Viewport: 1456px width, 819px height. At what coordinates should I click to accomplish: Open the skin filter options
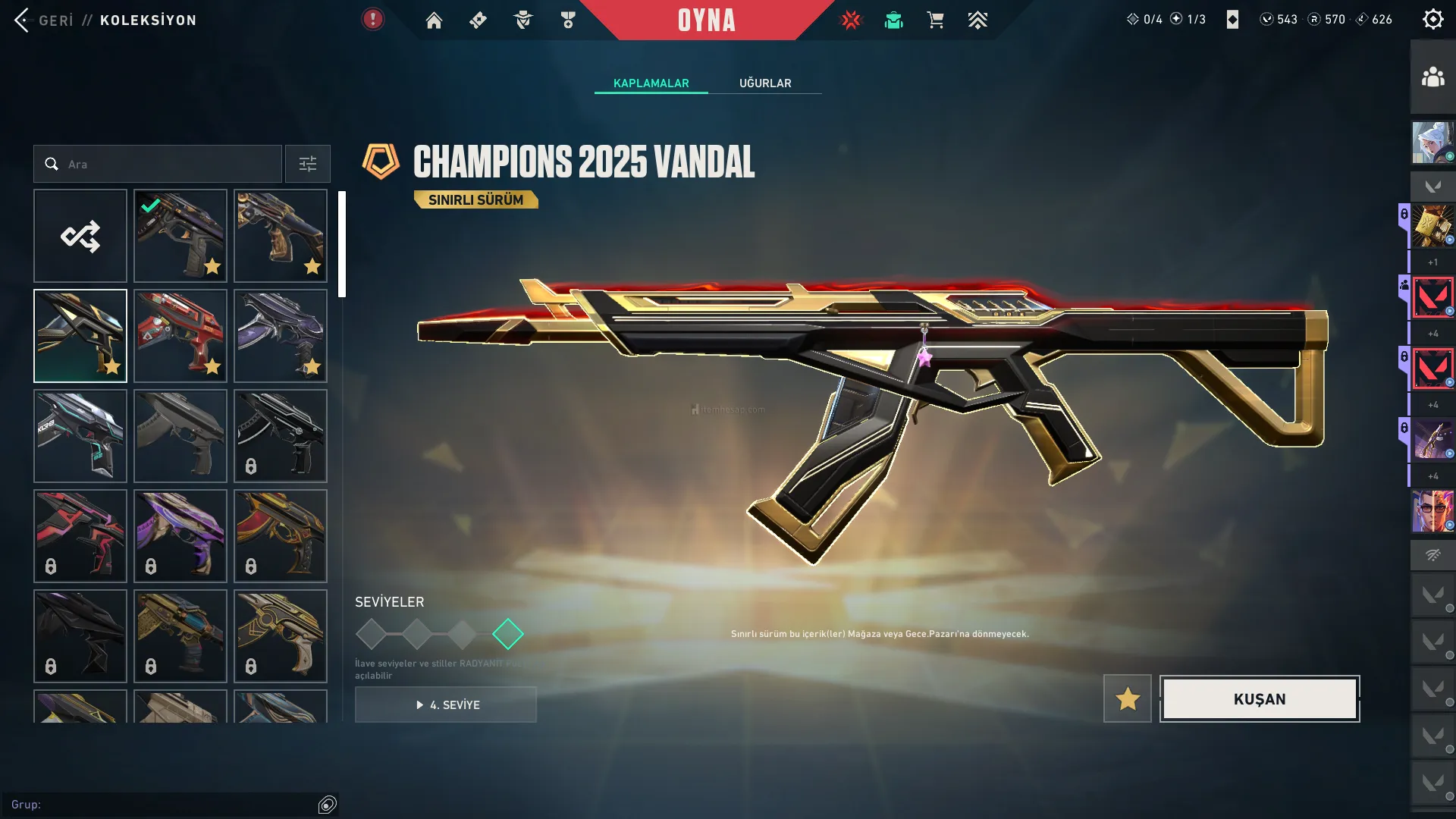307,164
